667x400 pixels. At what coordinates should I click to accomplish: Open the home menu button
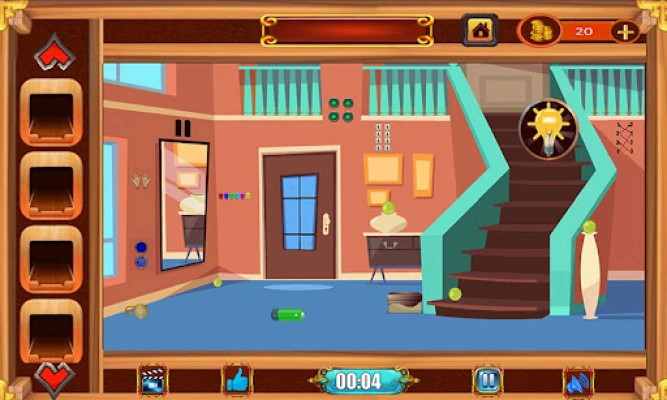(x=480, y=30)
